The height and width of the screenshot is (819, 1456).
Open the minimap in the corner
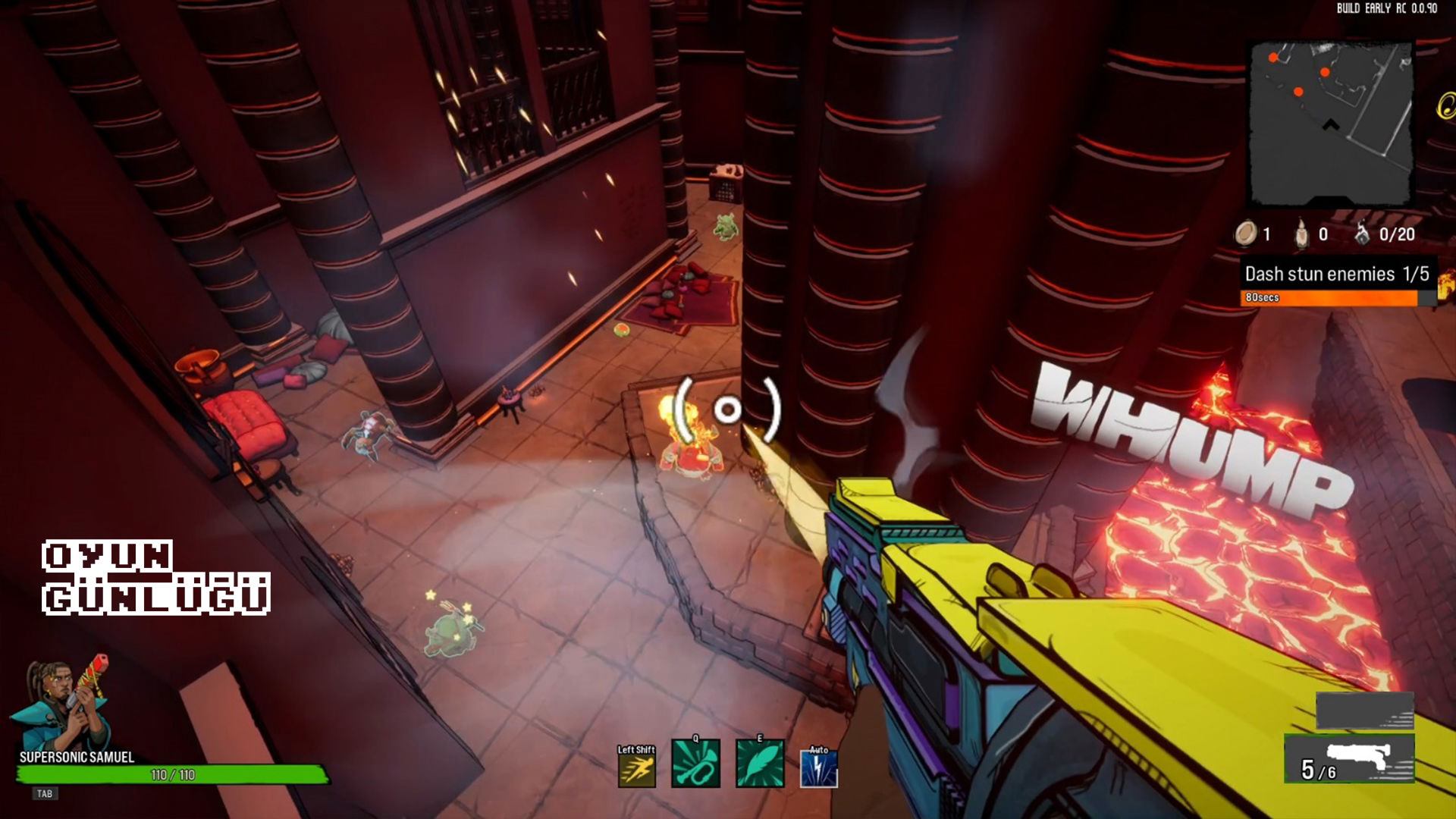tap(1331, 124)
